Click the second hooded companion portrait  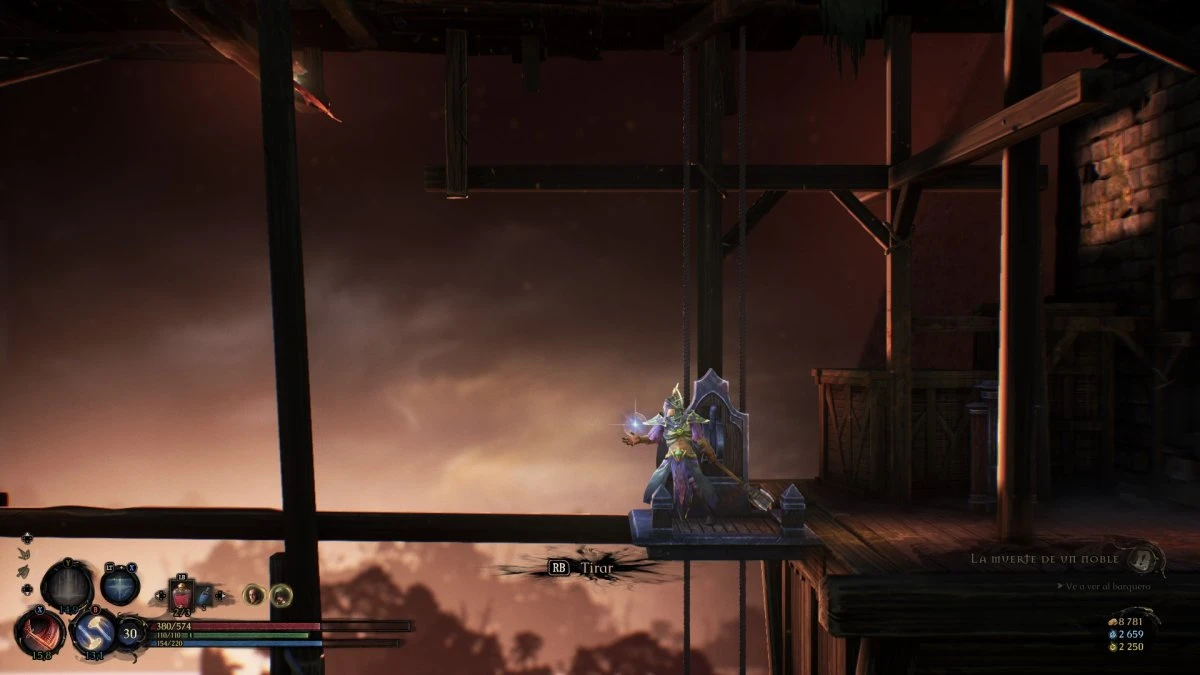coord(281,595)
